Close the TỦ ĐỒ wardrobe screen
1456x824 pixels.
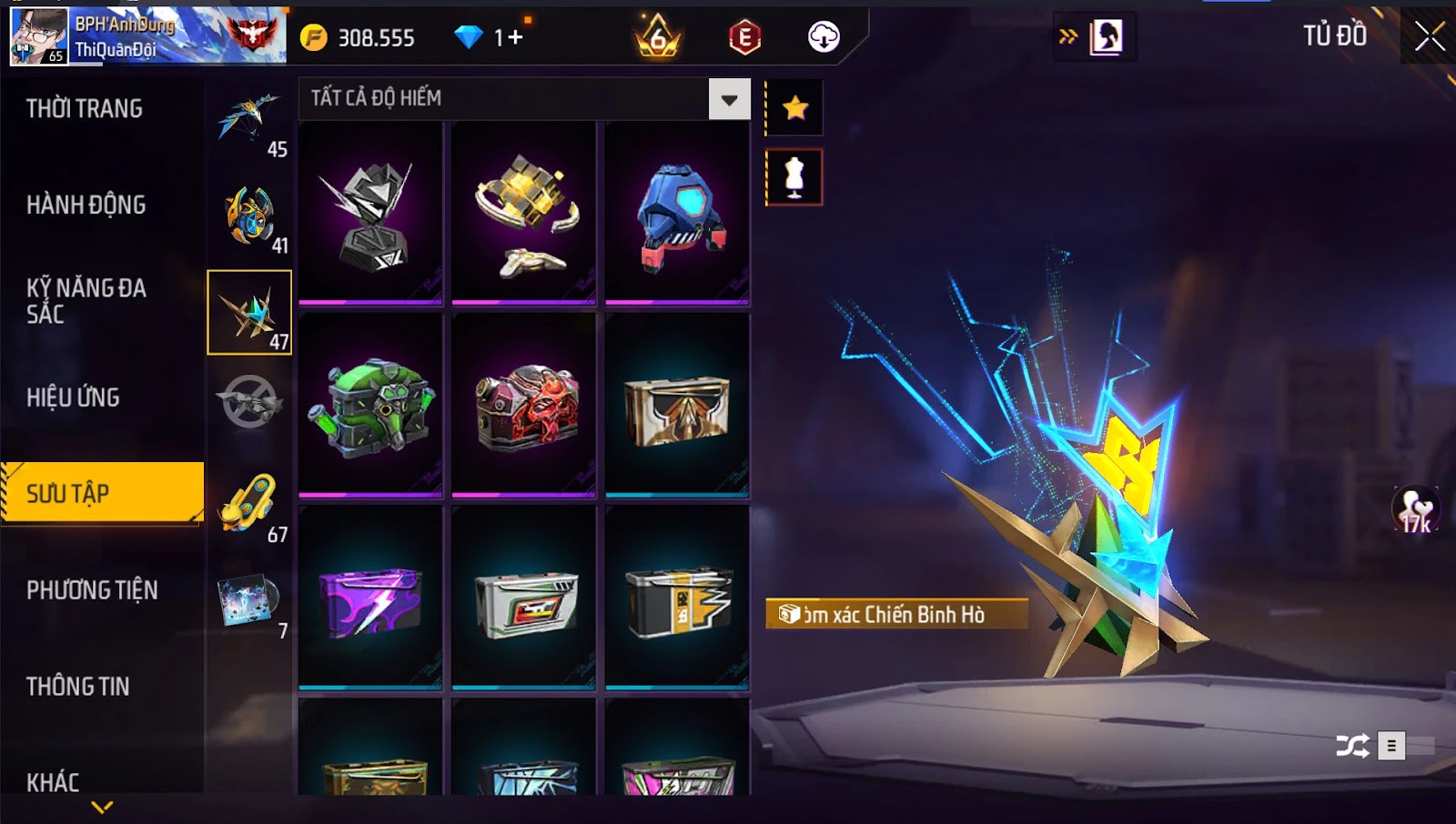click(1429, 36)
